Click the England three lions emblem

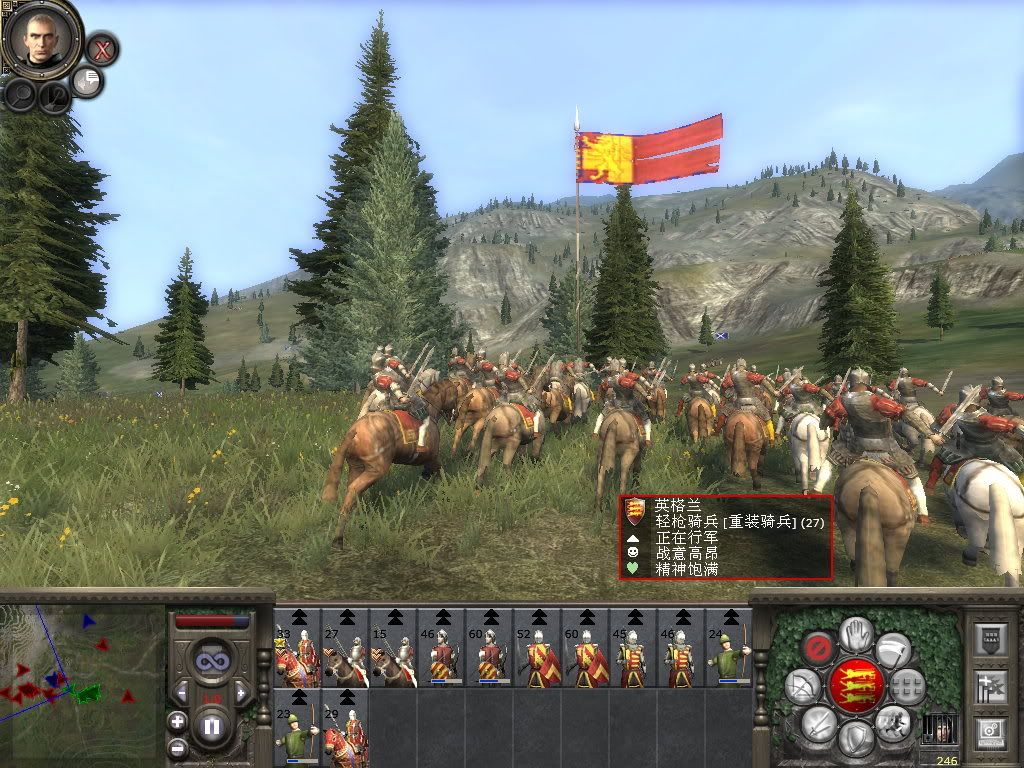pos(857,686)
